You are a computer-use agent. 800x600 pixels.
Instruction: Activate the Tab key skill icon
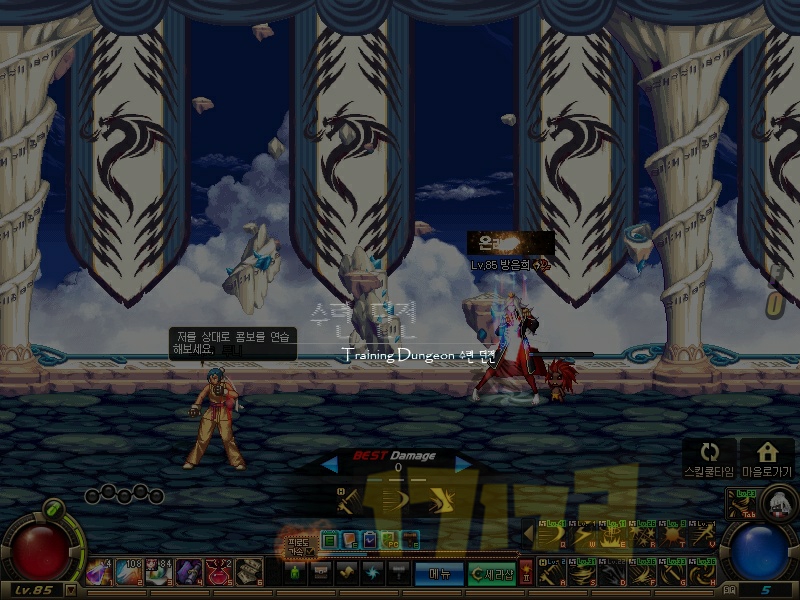click(742, 503)
